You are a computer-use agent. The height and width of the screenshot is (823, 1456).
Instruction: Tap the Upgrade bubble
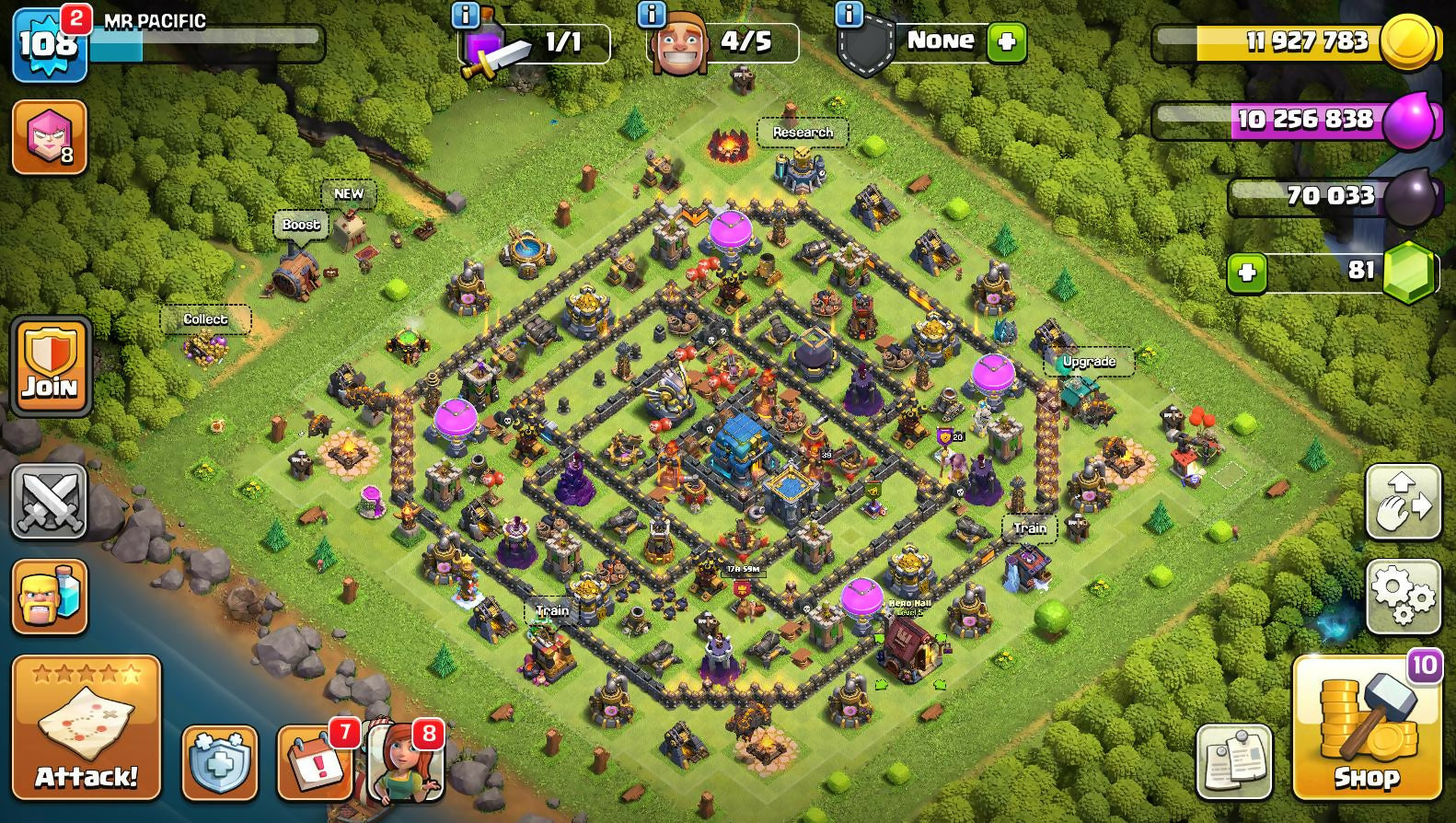(1089, 362)
